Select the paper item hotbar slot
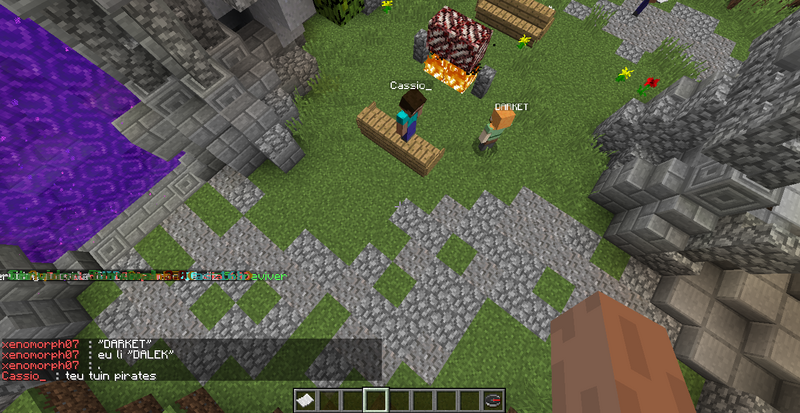The image size is (800, 413). (x=306, y=401)
